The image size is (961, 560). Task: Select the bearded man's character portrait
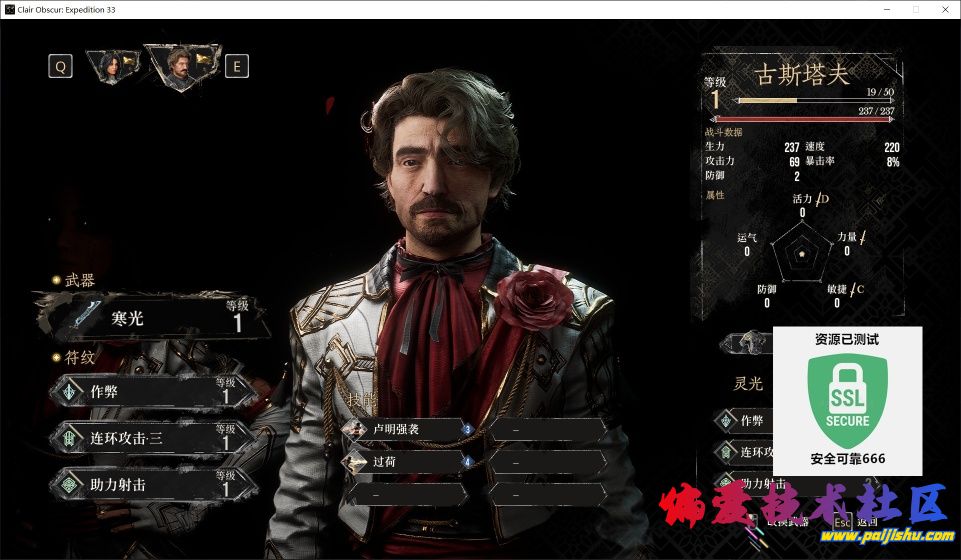[x=181, y=65]
